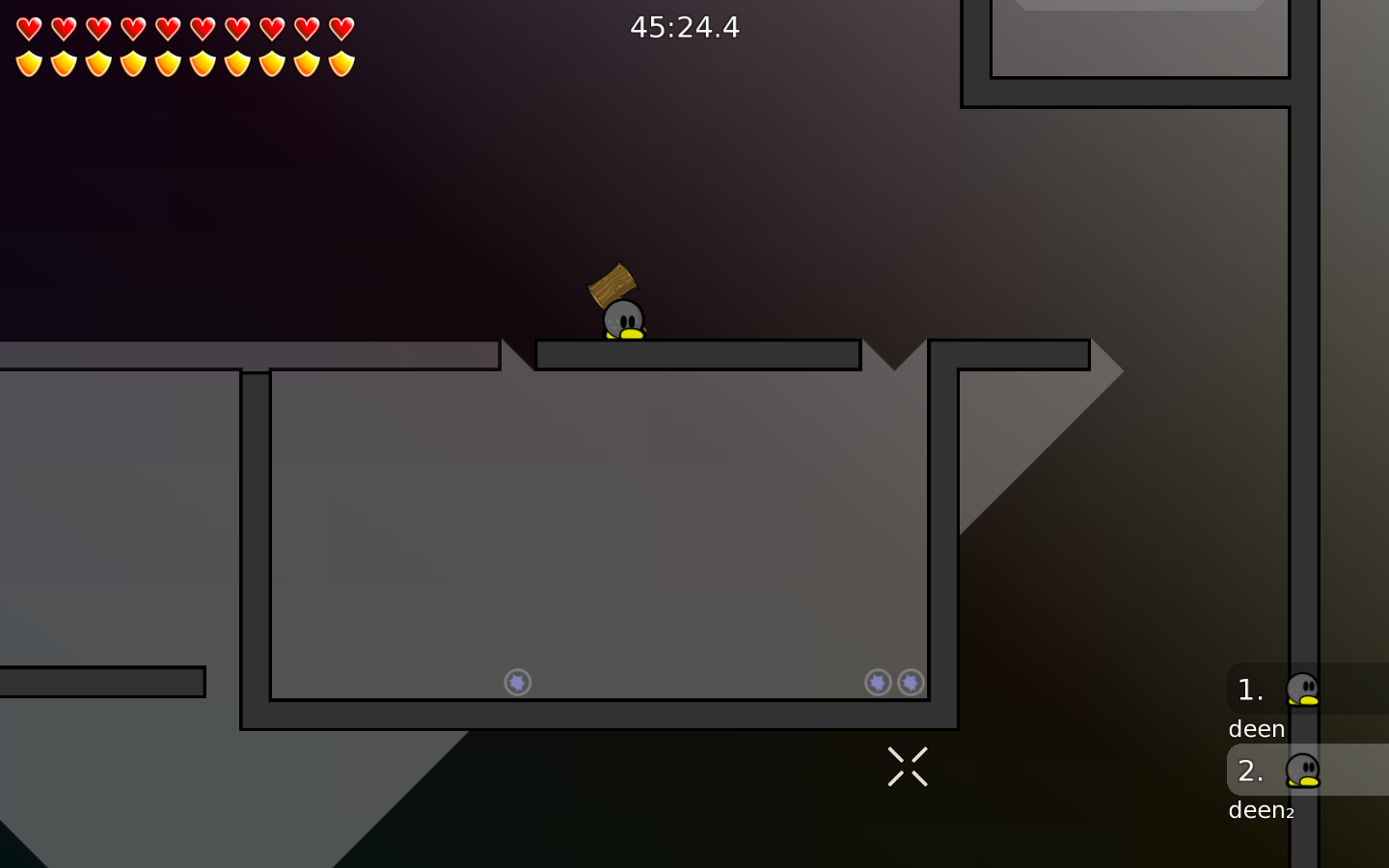This screenshot has height=868, width=1389.
Task: Select the highlighted deen2 scoreboard row
Action: [x=1302, y=786]
